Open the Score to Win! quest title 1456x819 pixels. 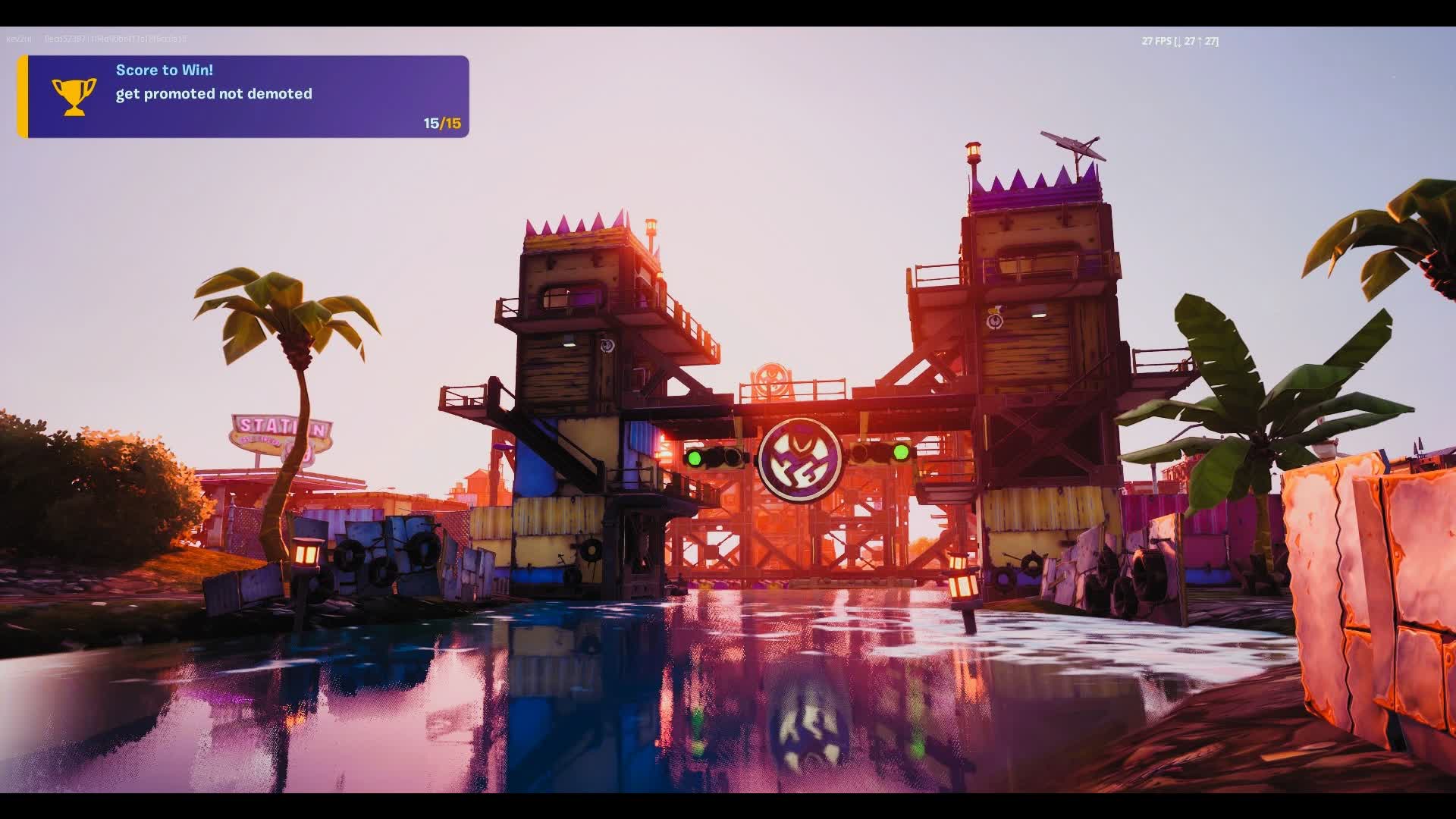(x=163, y=69)
